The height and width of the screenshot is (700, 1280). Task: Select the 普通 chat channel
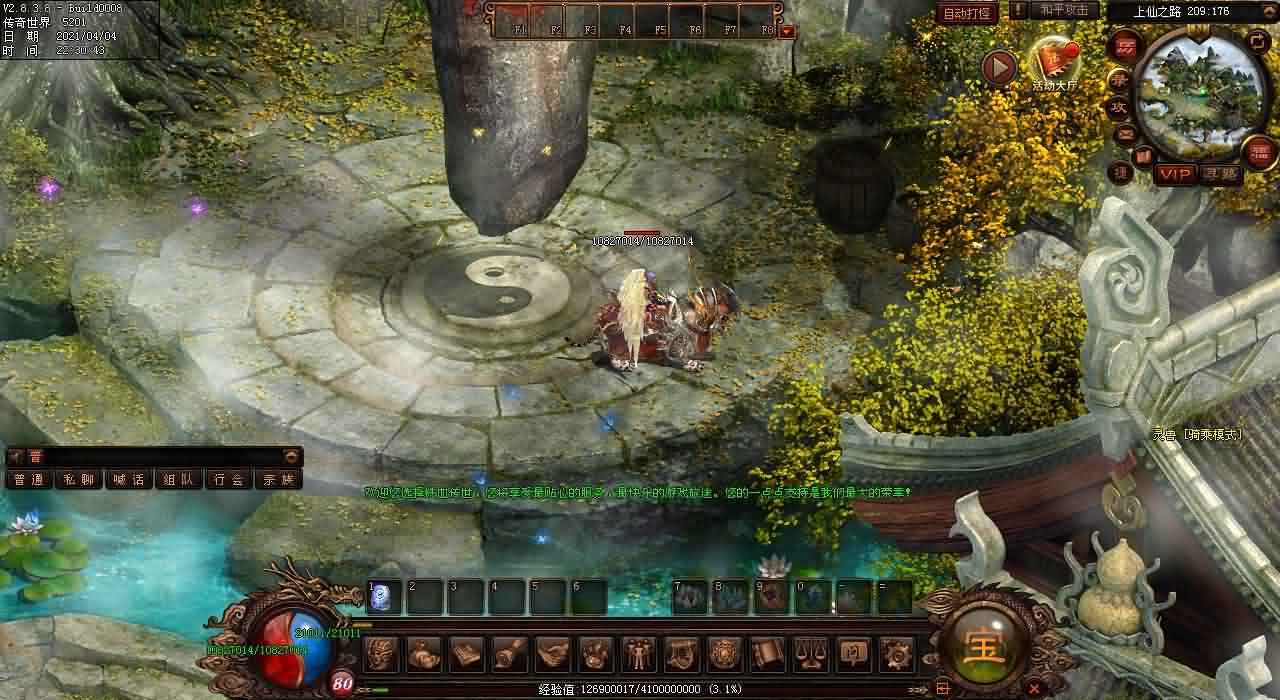29,479
